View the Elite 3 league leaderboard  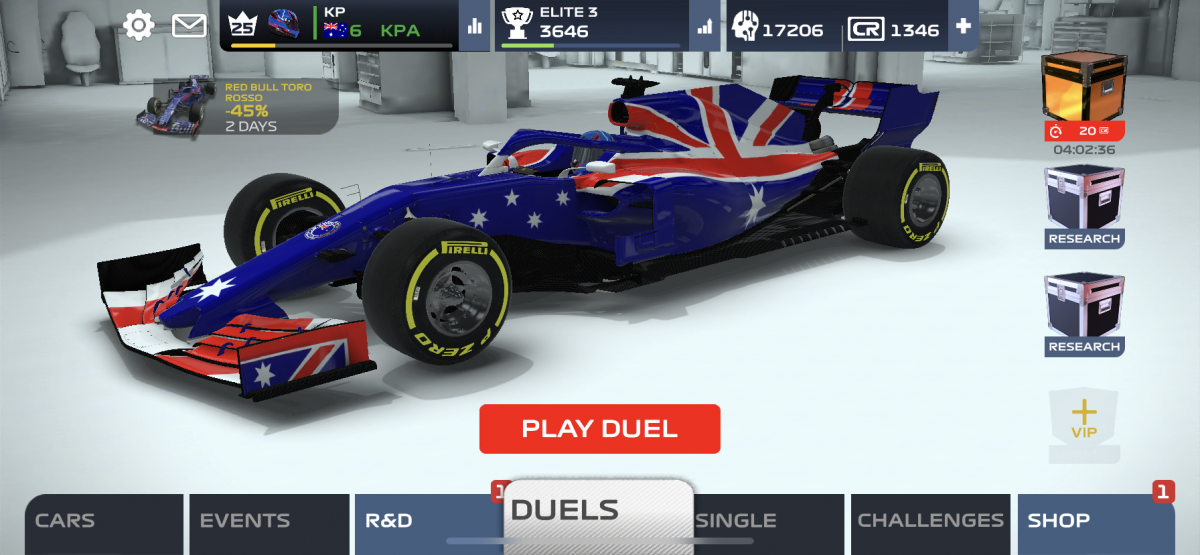click(707, 26)
